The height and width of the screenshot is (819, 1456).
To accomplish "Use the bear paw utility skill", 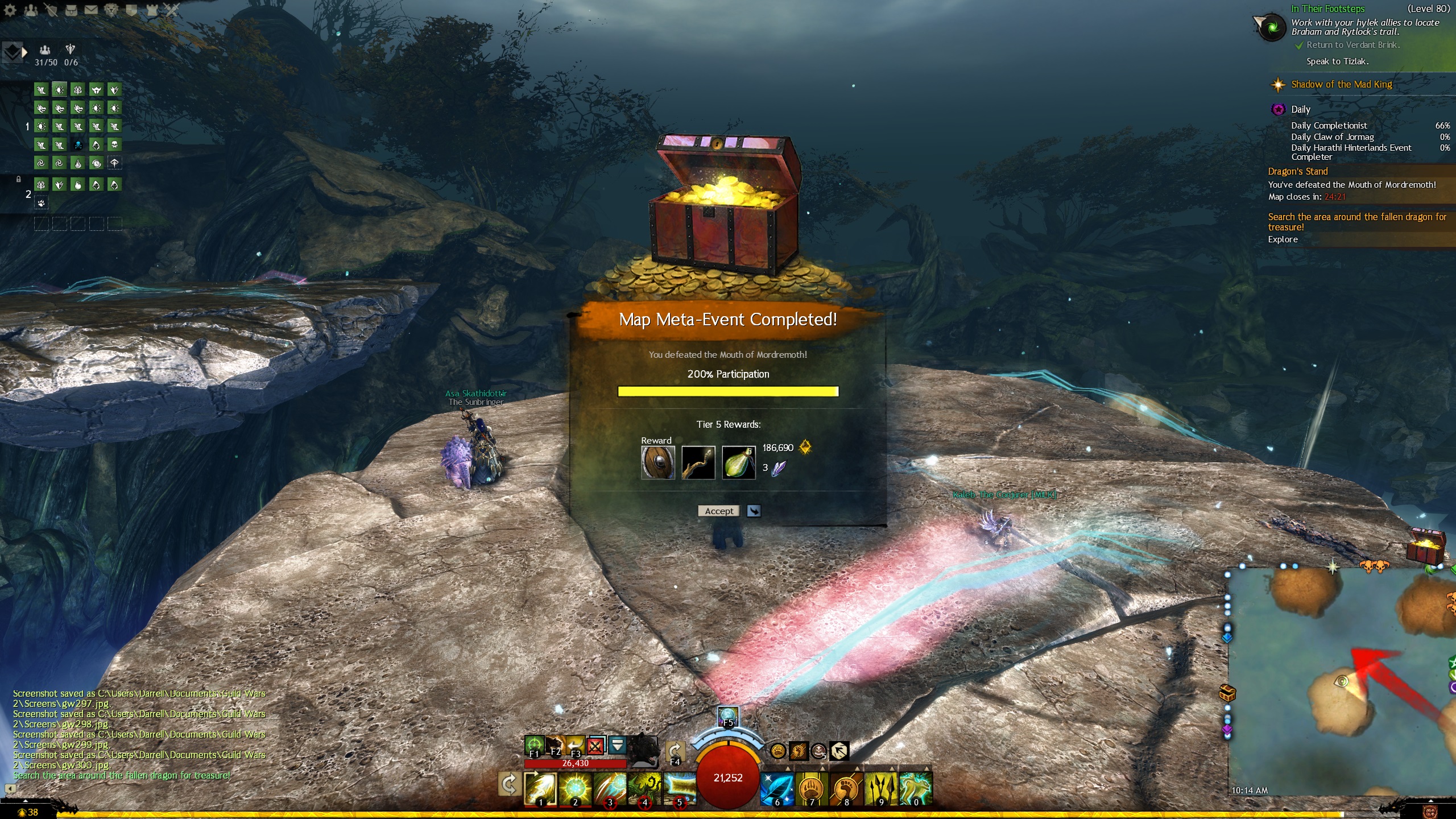I will pyautogui.click(x=812, y=789).
